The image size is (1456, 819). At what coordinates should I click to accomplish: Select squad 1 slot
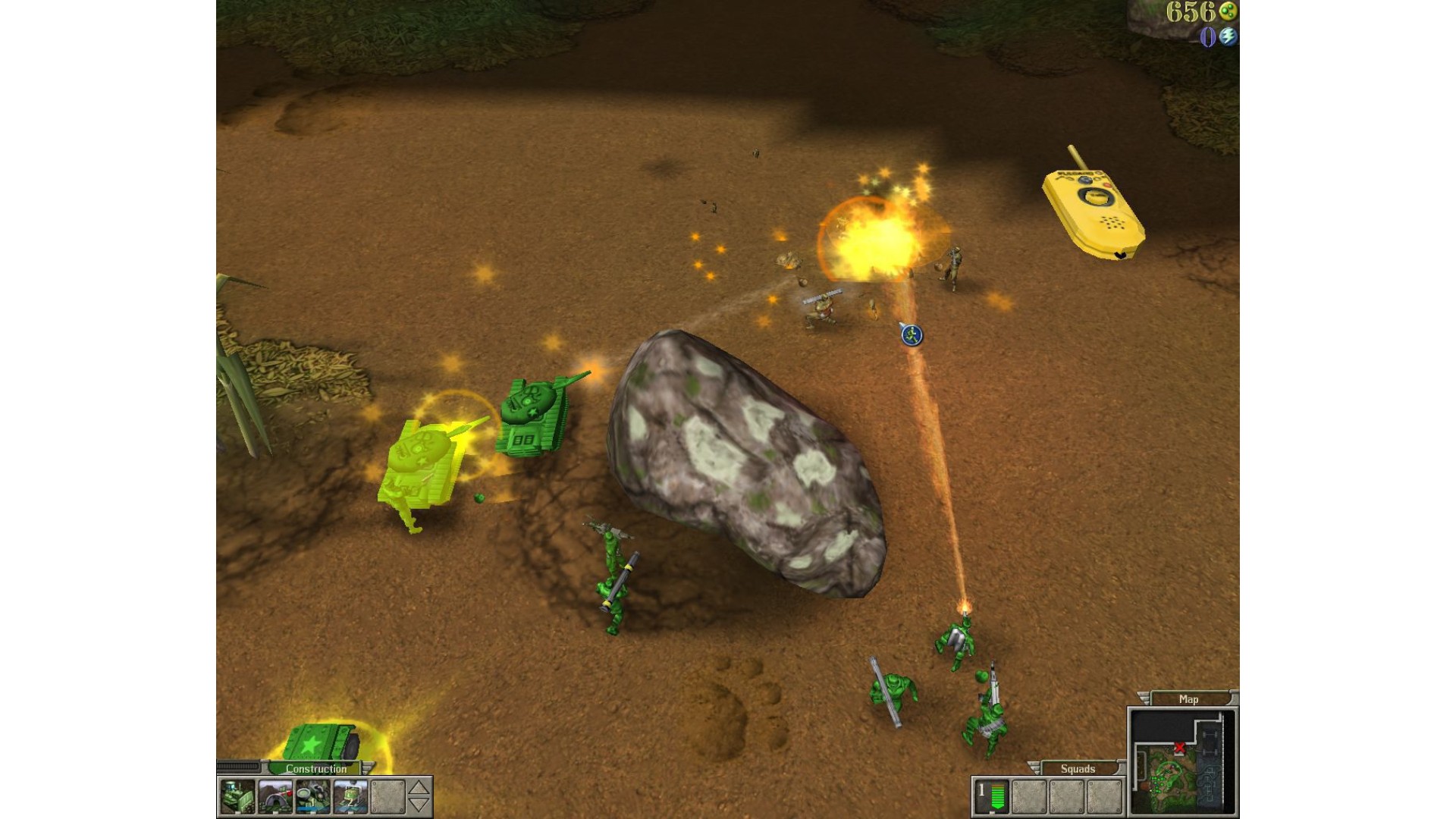991,797
